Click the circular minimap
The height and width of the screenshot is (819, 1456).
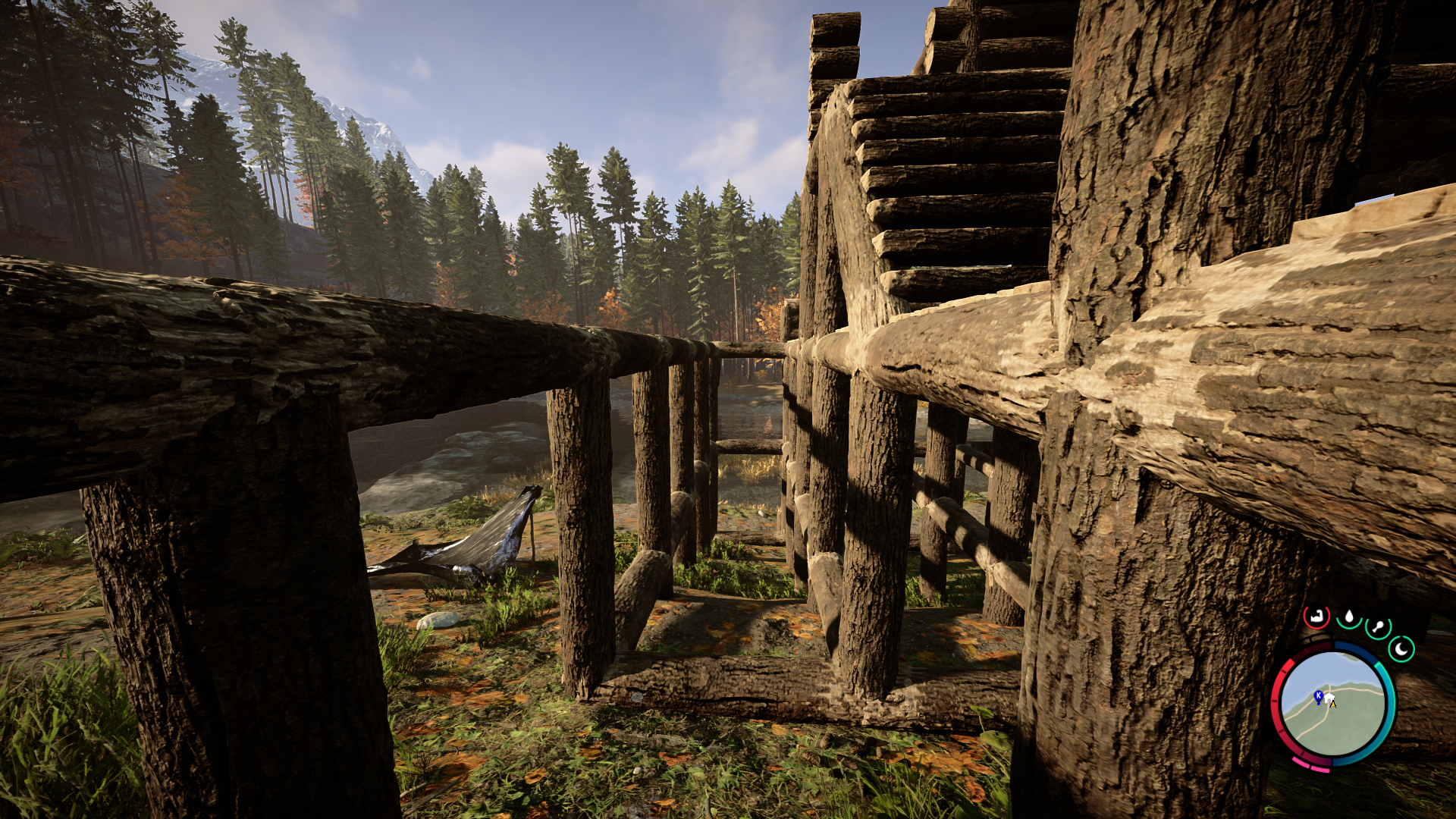(x=1333, y=704)
